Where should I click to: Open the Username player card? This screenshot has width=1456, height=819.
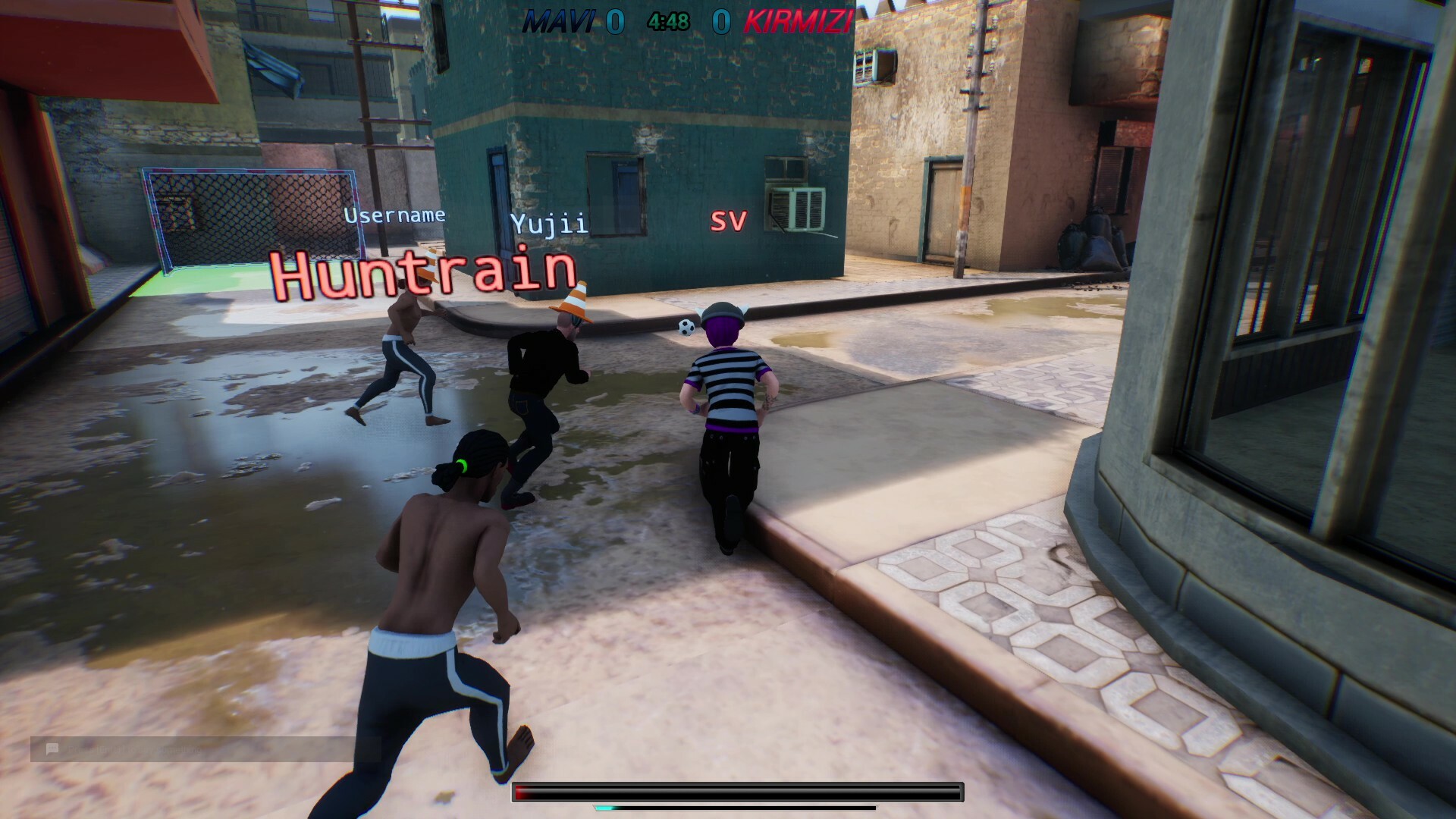tap(396, 215)
